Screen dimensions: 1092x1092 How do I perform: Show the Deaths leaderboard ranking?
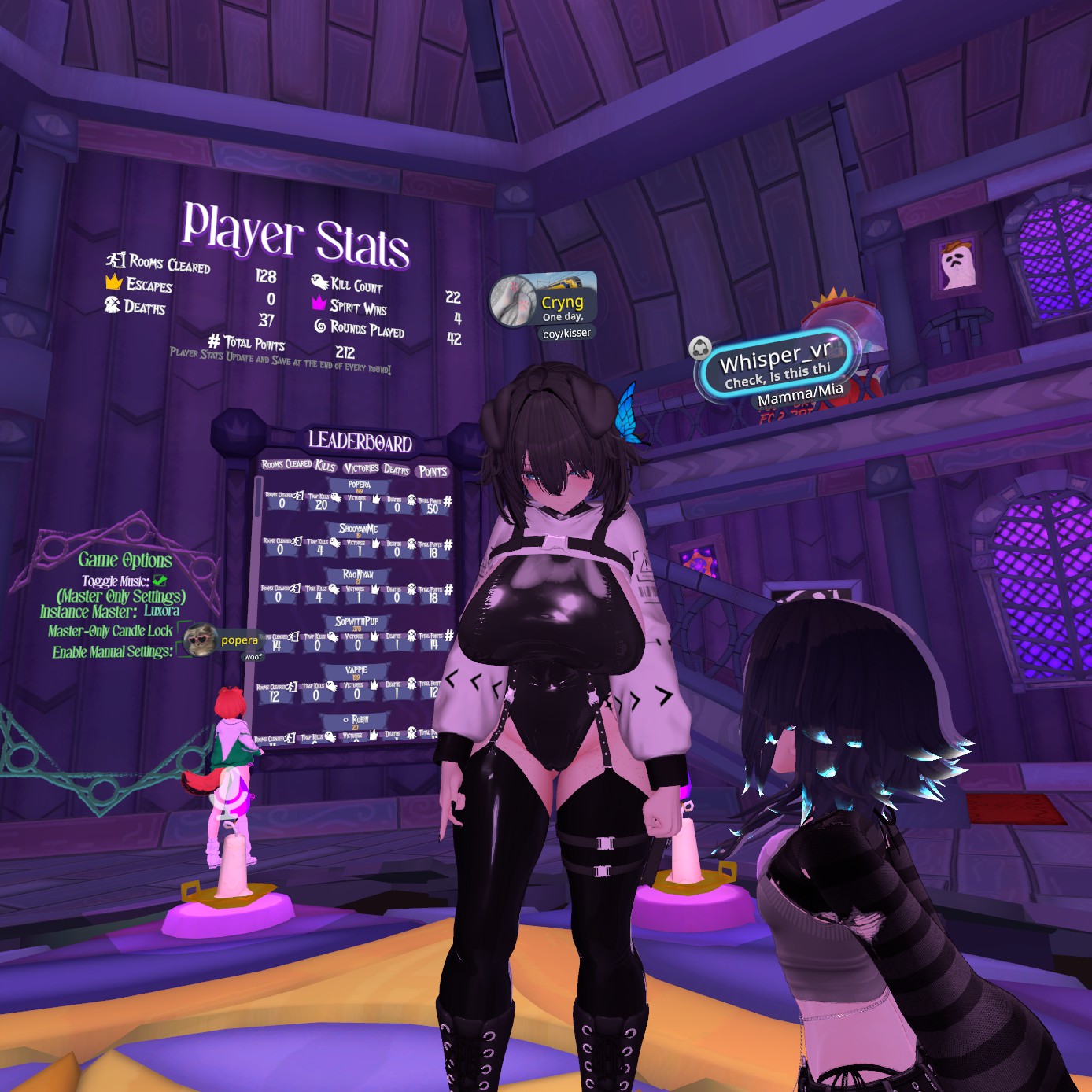pos(397,470)
